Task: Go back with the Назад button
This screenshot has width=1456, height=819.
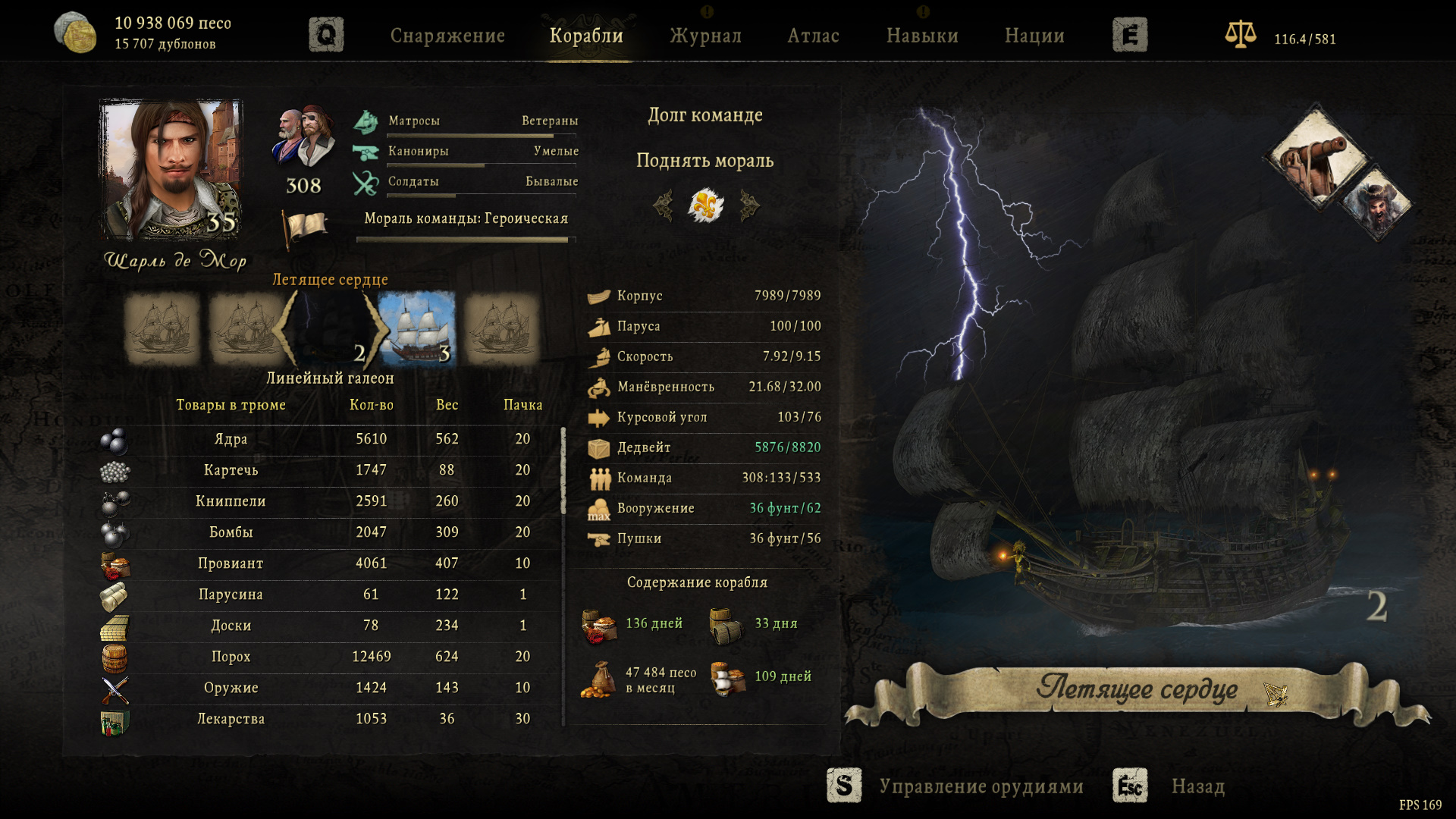Action: click(x=1197, y=786)
